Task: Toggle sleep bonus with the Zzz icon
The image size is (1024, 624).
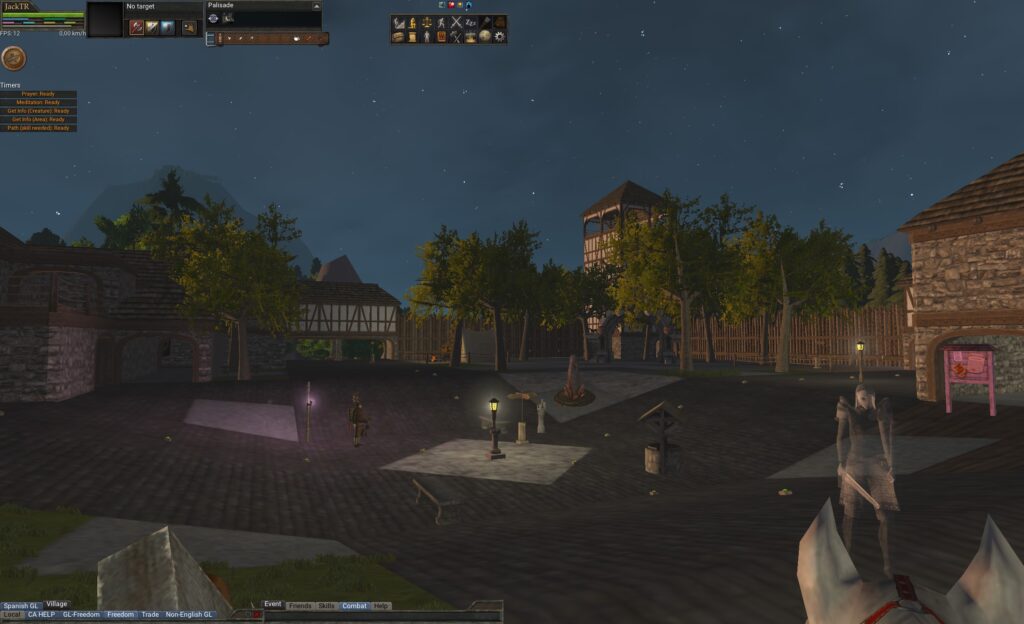Action: point(471,22)
